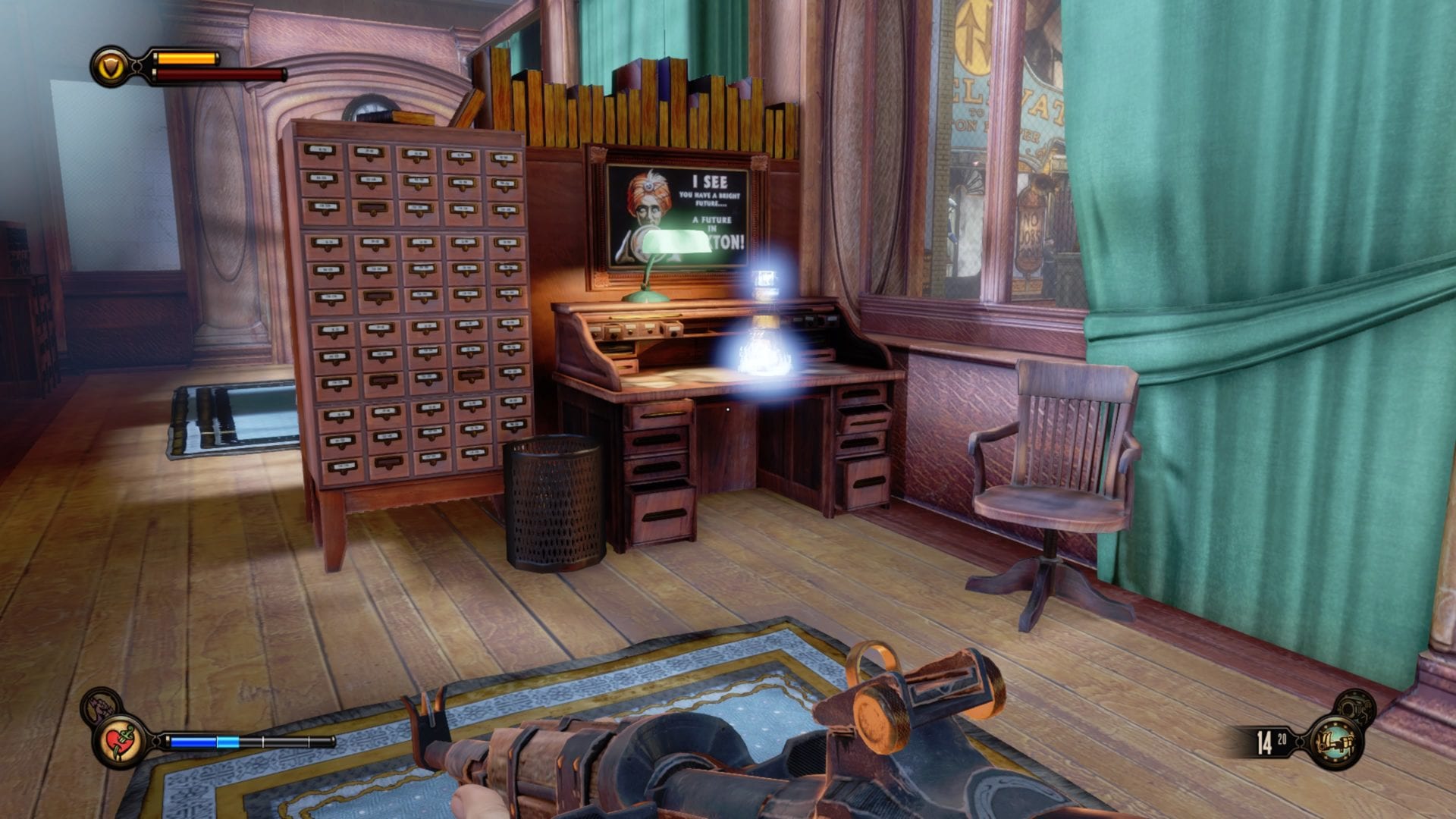Click the arrow emblem on the Elevator window sign
The height and width of the screenshot is (819, 1456).
pyautogui.click(x=973, y=33)
